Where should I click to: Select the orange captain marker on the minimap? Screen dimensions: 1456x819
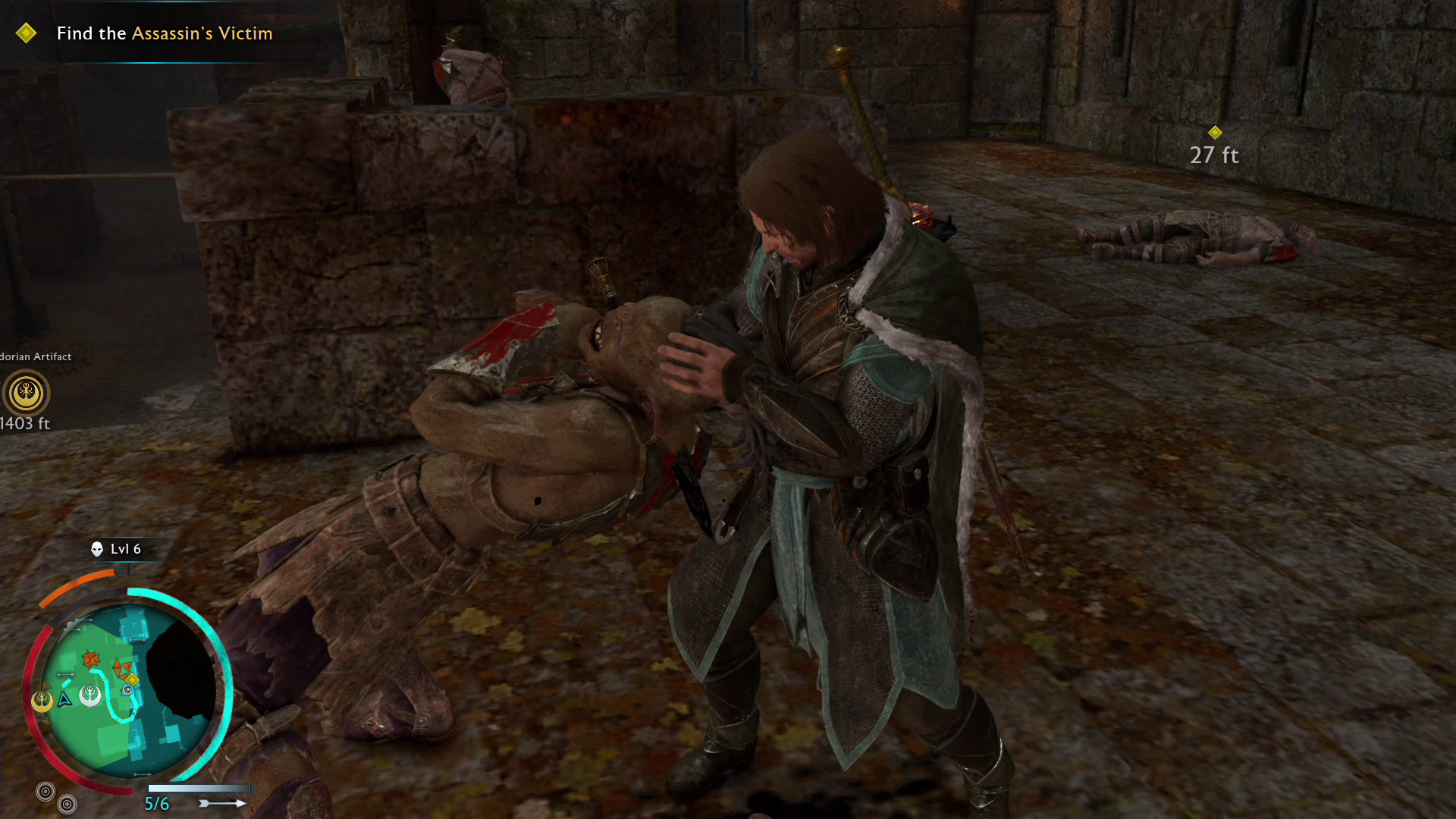pyautogui.click(x=91, y=659)
